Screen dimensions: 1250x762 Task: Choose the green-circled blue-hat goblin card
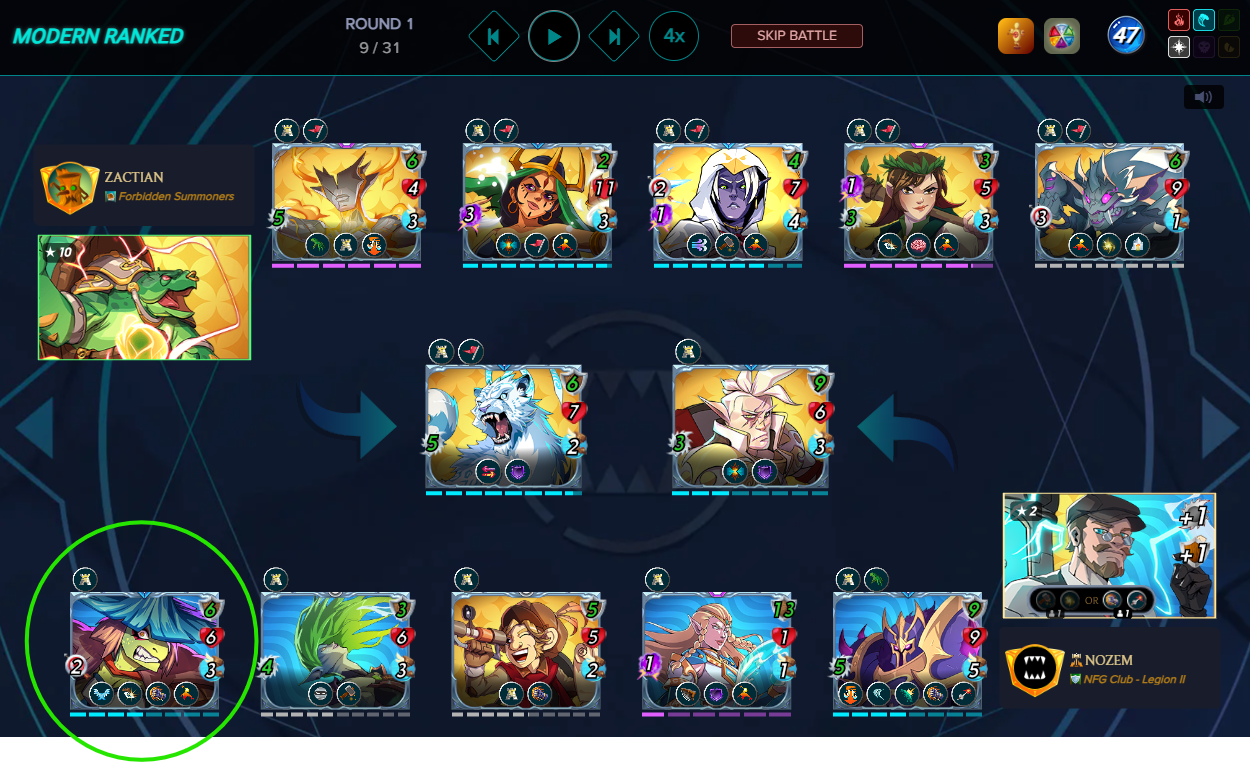[x=145, y=651]
